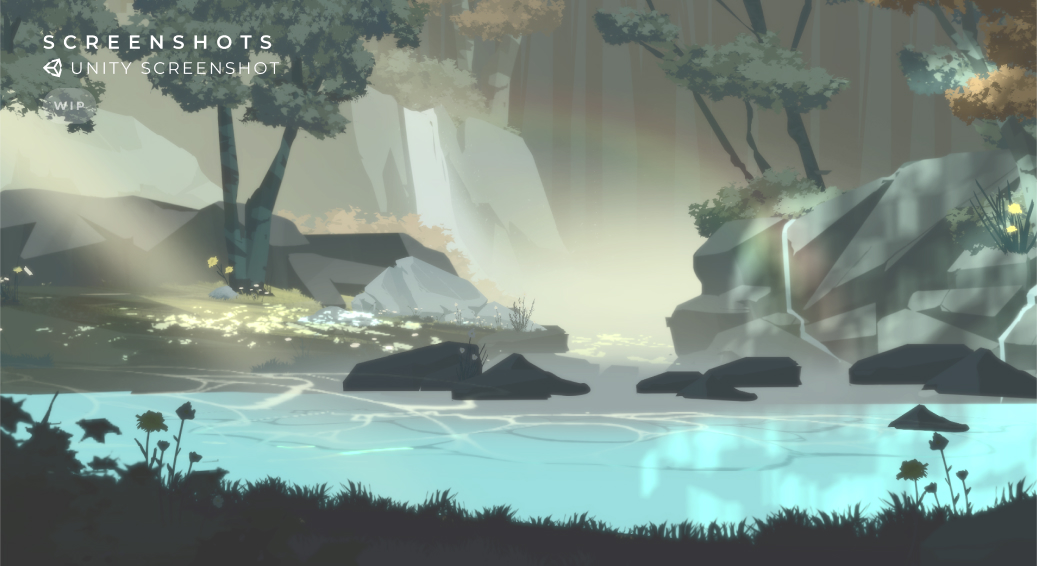The width and height of the screenshot is (1037, 566).
Task: Click the WIP badge
Action: pyautogui.click(x=68, y=105)
